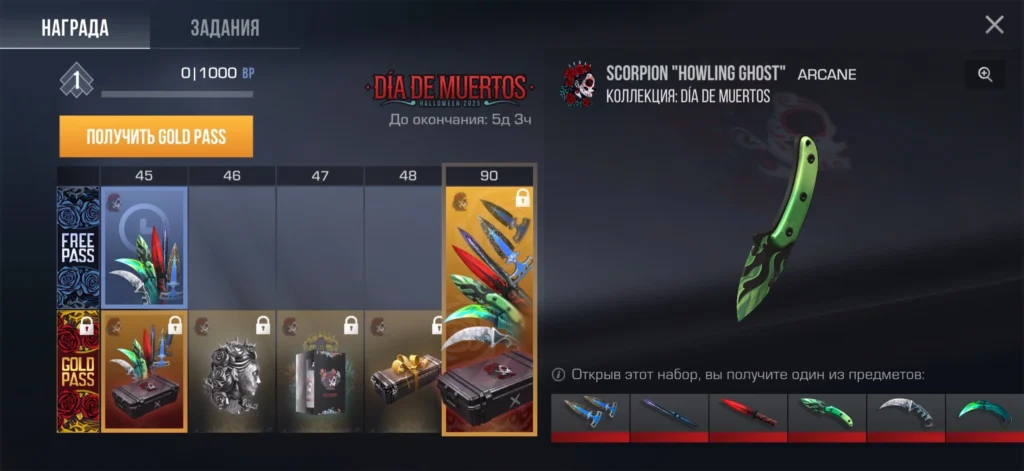Choose the level 45 gold pass case
This screenshot has height=471, width=1024.
tap(144, 371)
